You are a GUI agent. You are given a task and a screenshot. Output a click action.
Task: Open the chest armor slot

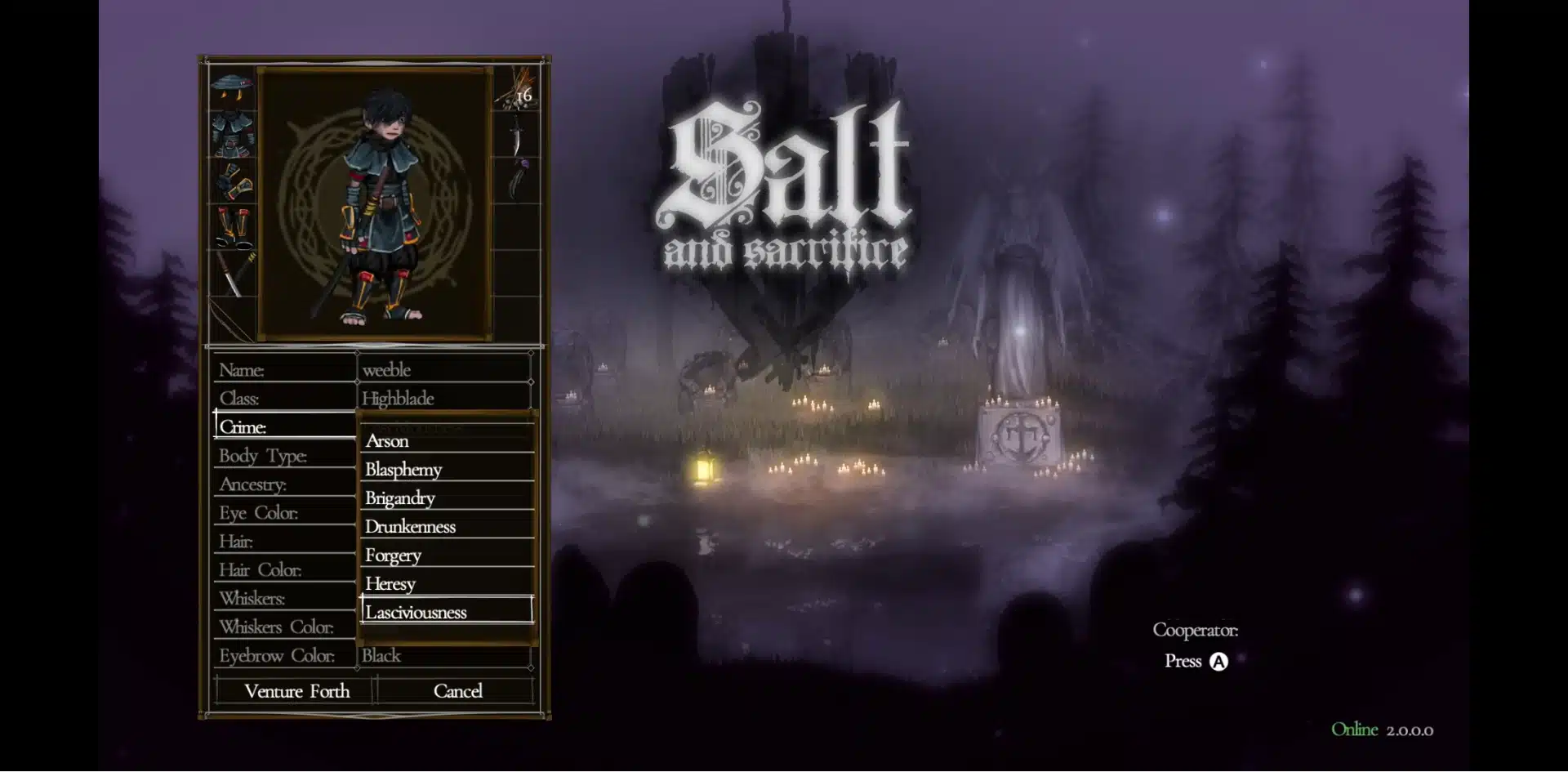(232, 135)
